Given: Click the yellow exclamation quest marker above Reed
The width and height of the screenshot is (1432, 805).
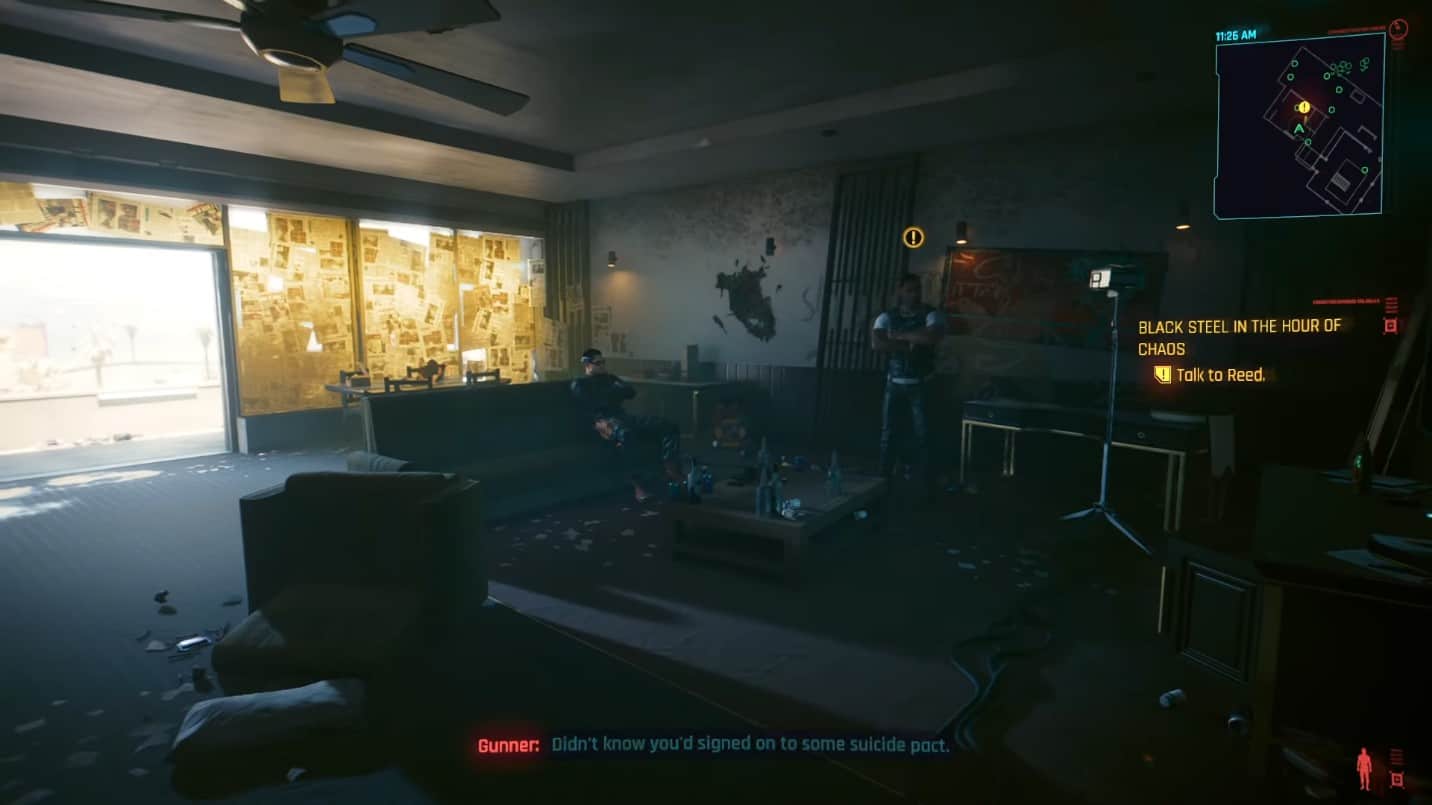Looking at the screenshot, I should pos(911,237).
